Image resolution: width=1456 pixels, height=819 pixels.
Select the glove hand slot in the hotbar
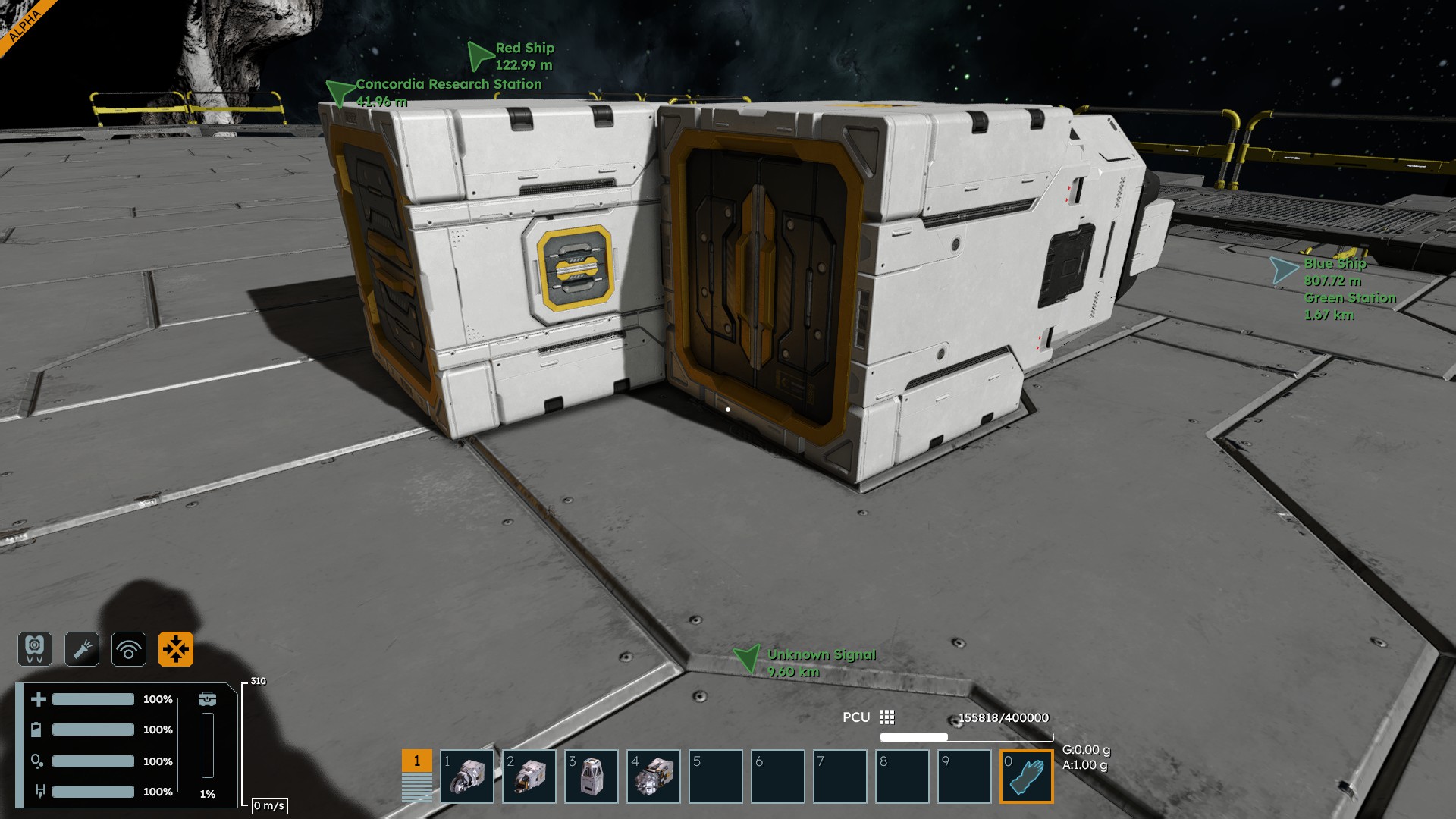(x=1027, y=777)
